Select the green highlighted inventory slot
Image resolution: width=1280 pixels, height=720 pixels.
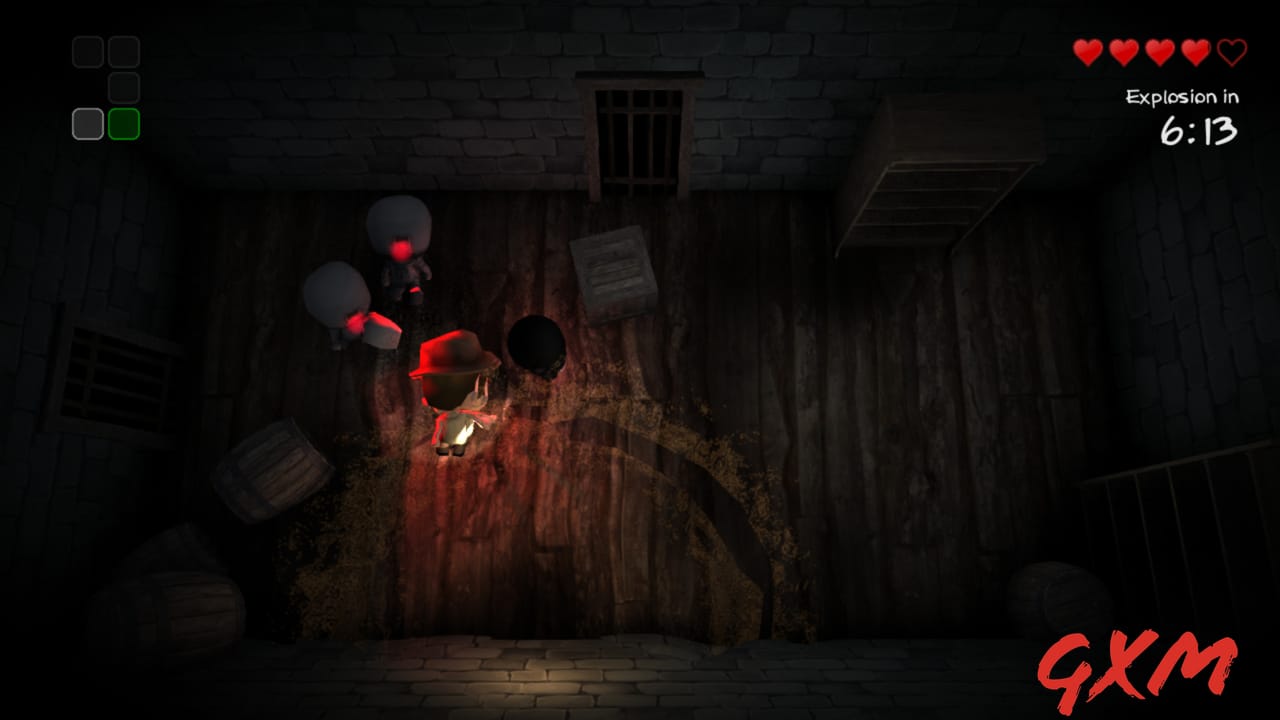(x=124, y=124)
